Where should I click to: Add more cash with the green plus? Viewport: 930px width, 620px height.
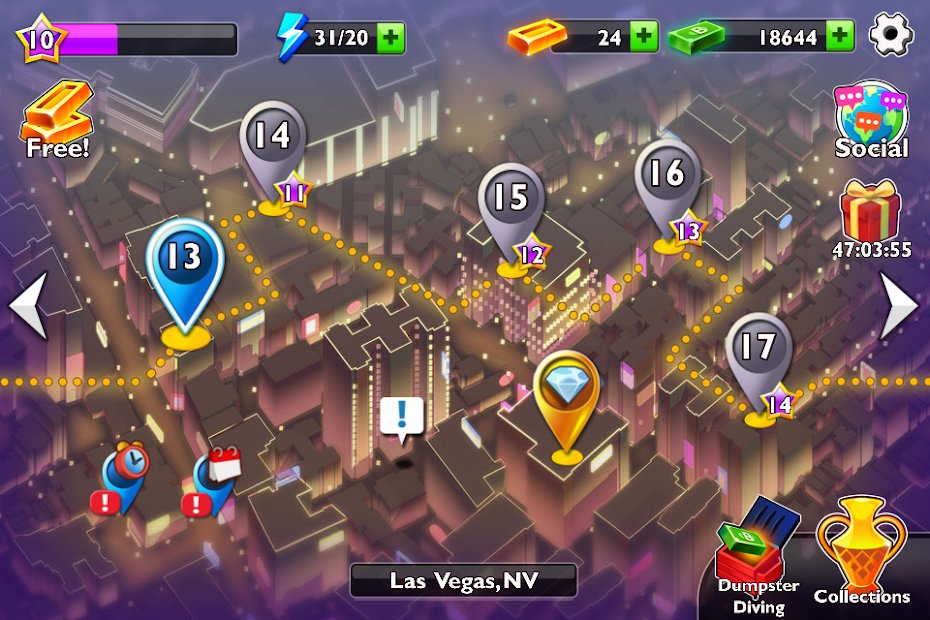840,38
